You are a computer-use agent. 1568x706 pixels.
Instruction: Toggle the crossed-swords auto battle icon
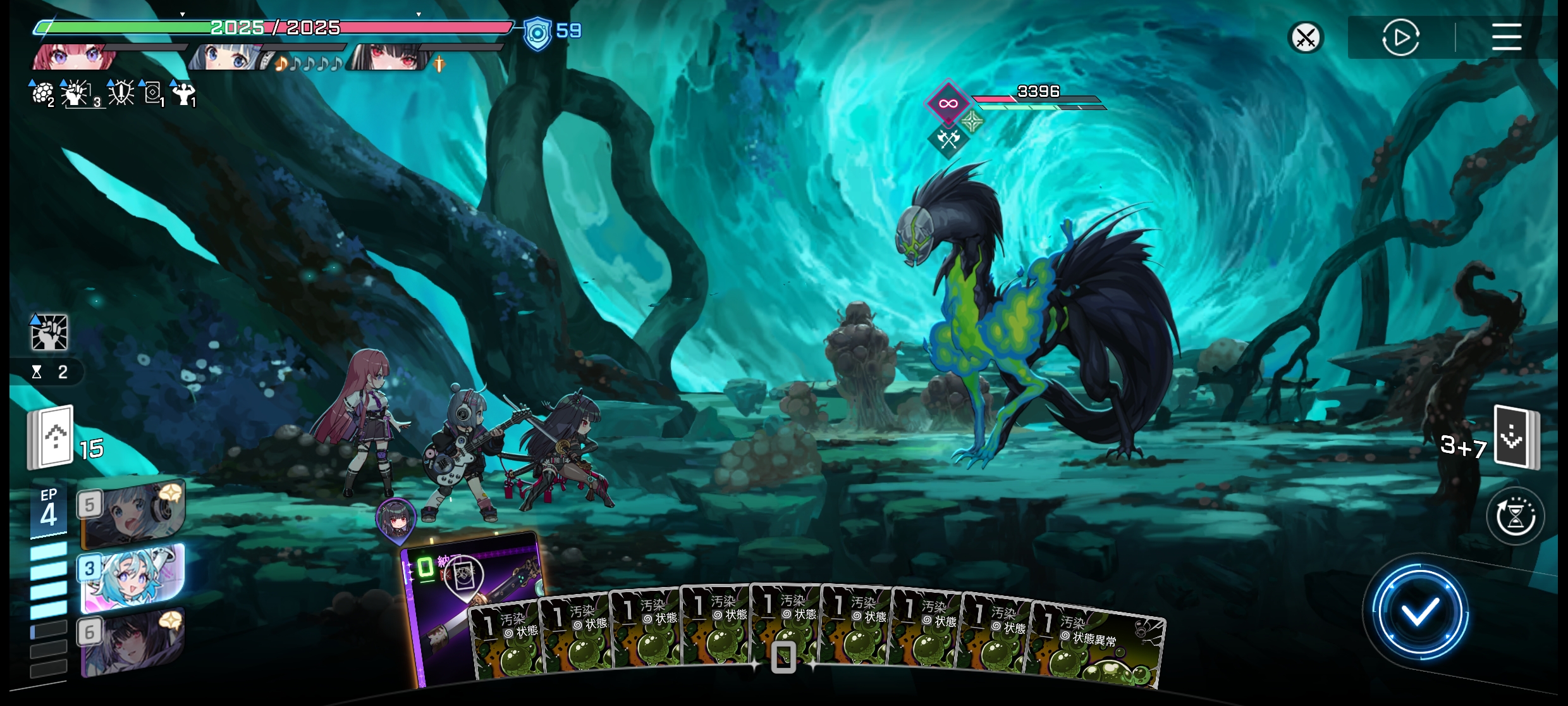[1306, 38]
